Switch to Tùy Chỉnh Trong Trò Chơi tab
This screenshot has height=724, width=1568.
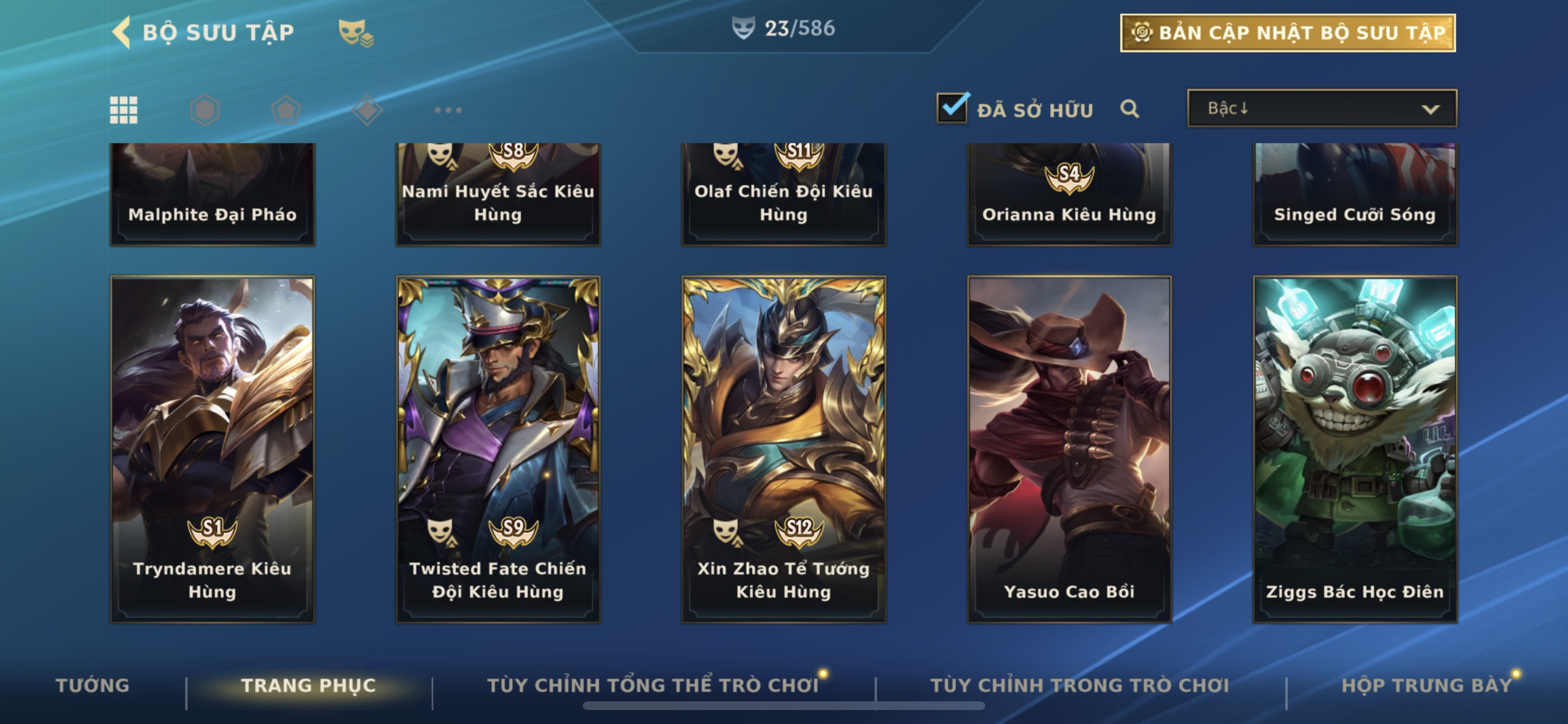pos(1079,686)
